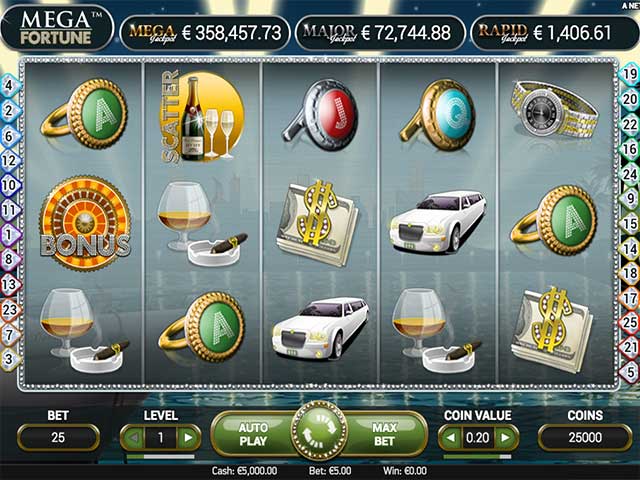Highlight payline marker number 3
Image resolution: width=640 pixels, height=480 pixels.
[9, 357]
